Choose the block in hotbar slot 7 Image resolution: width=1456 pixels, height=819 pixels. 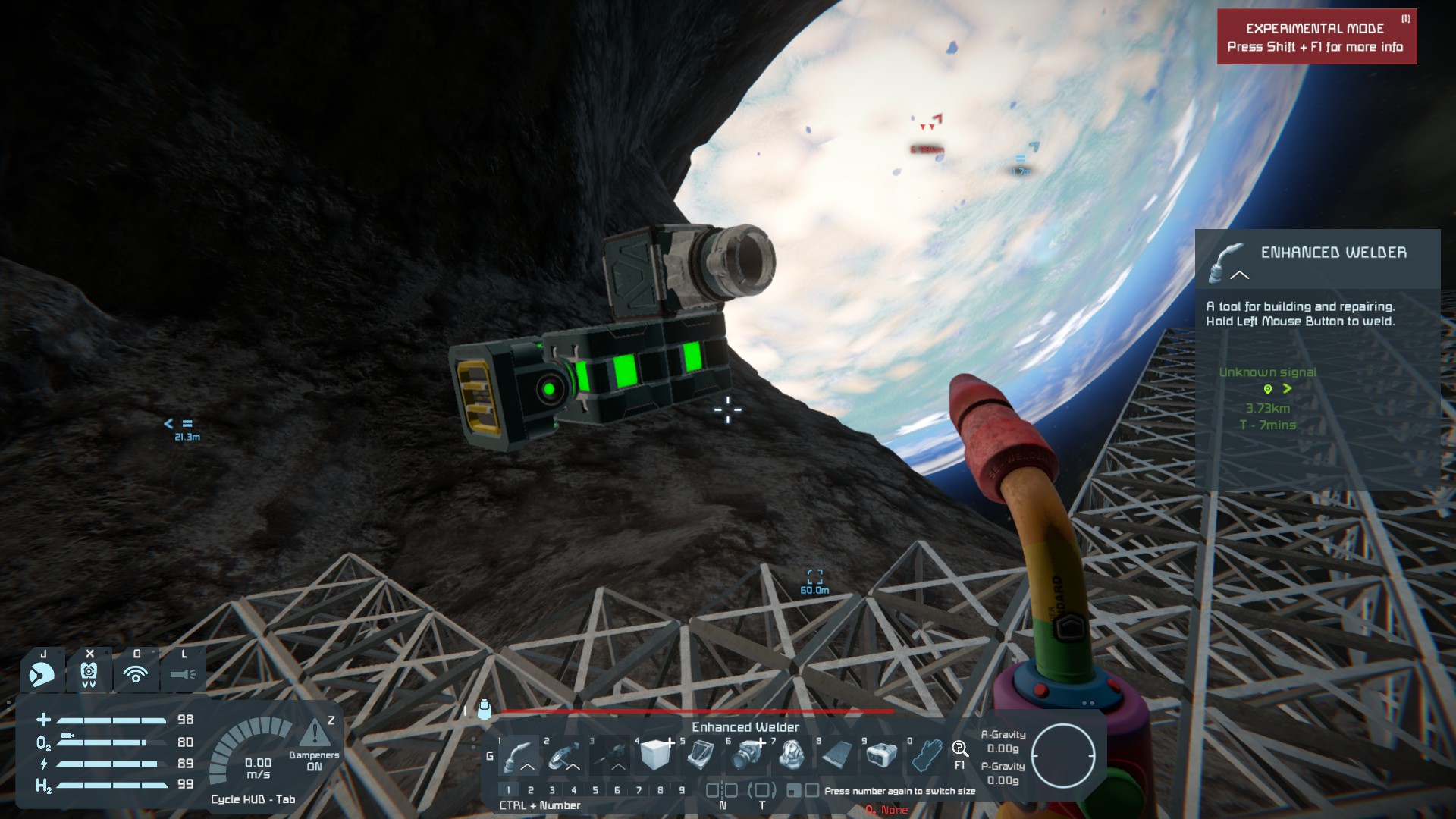pos(792,755)
